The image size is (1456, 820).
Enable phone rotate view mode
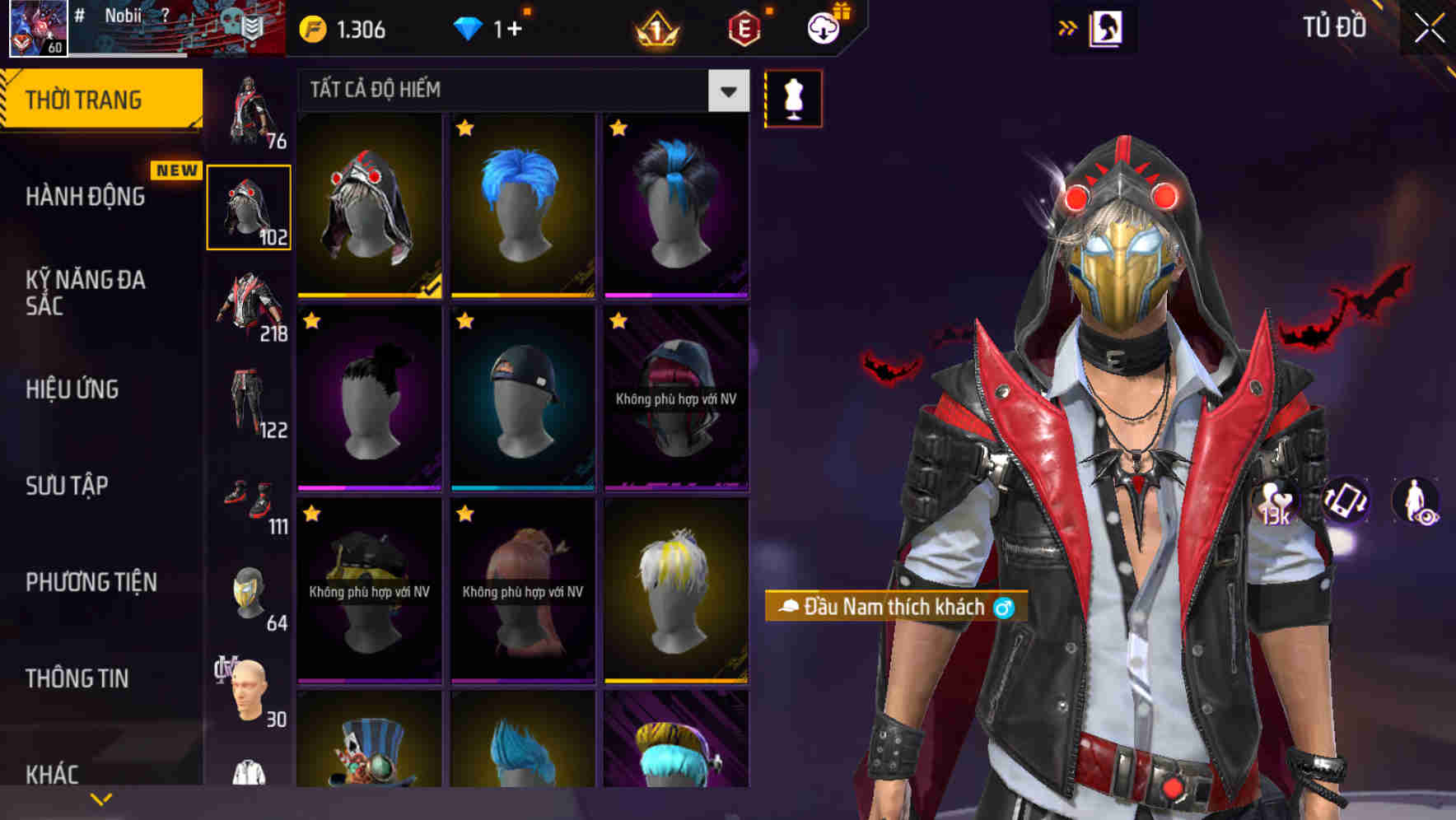1345,509
